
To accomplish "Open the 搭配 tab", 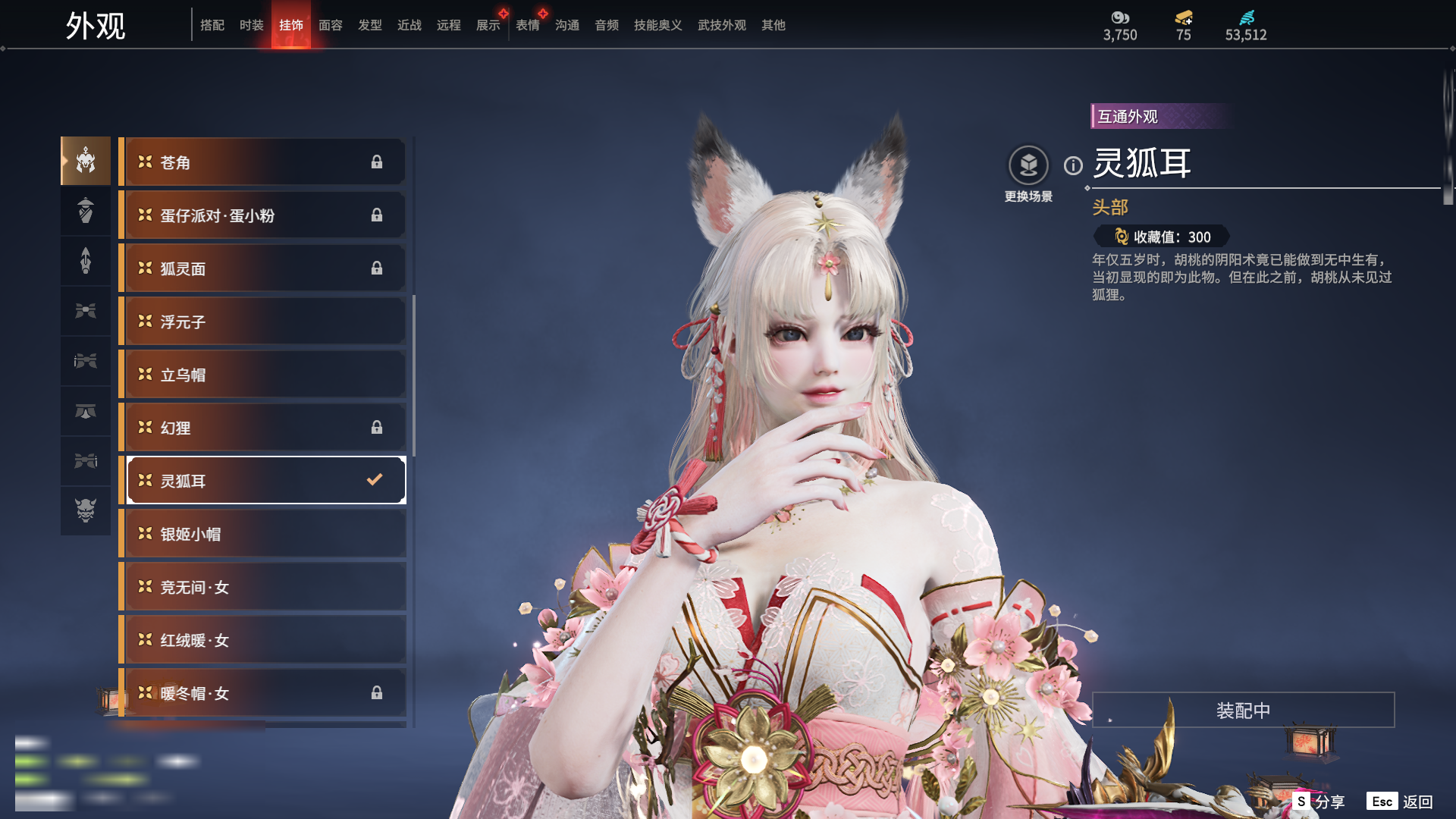I will click(212, 25).
